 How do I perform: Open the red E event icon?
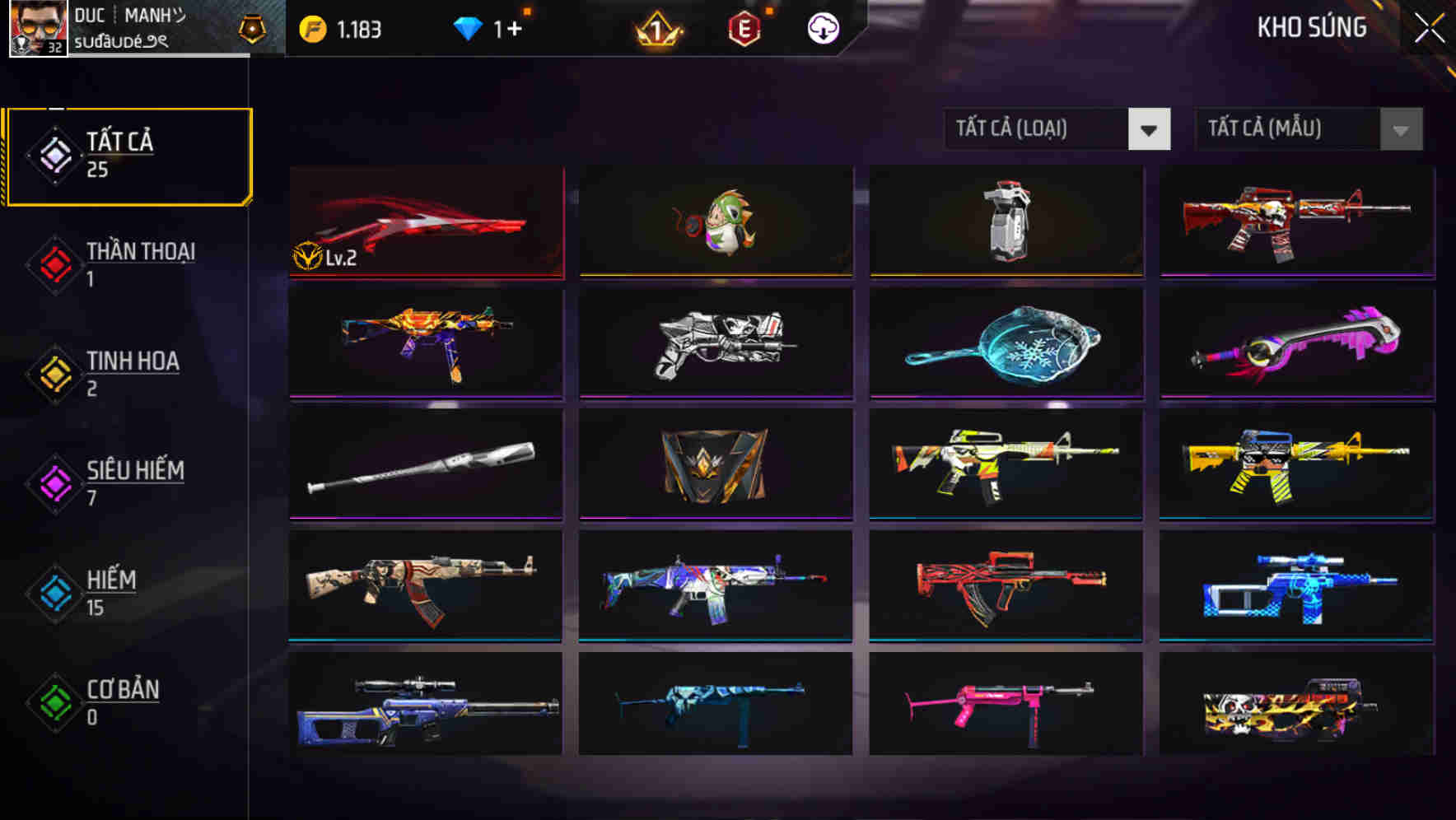(745, 27)
